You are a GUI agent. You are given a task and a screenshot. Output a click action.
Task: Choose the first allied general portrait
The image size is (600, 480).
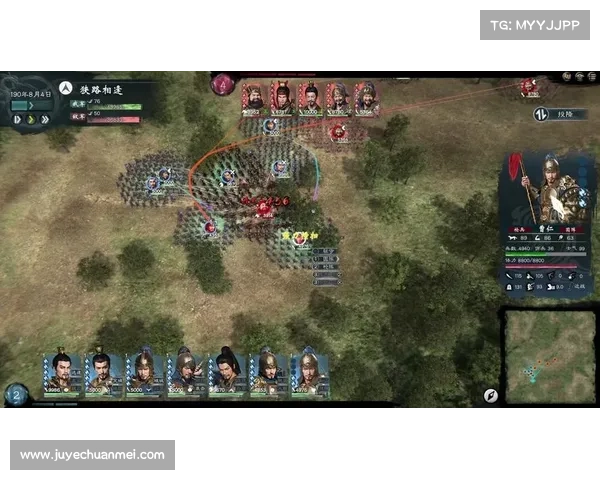[61, 372]
